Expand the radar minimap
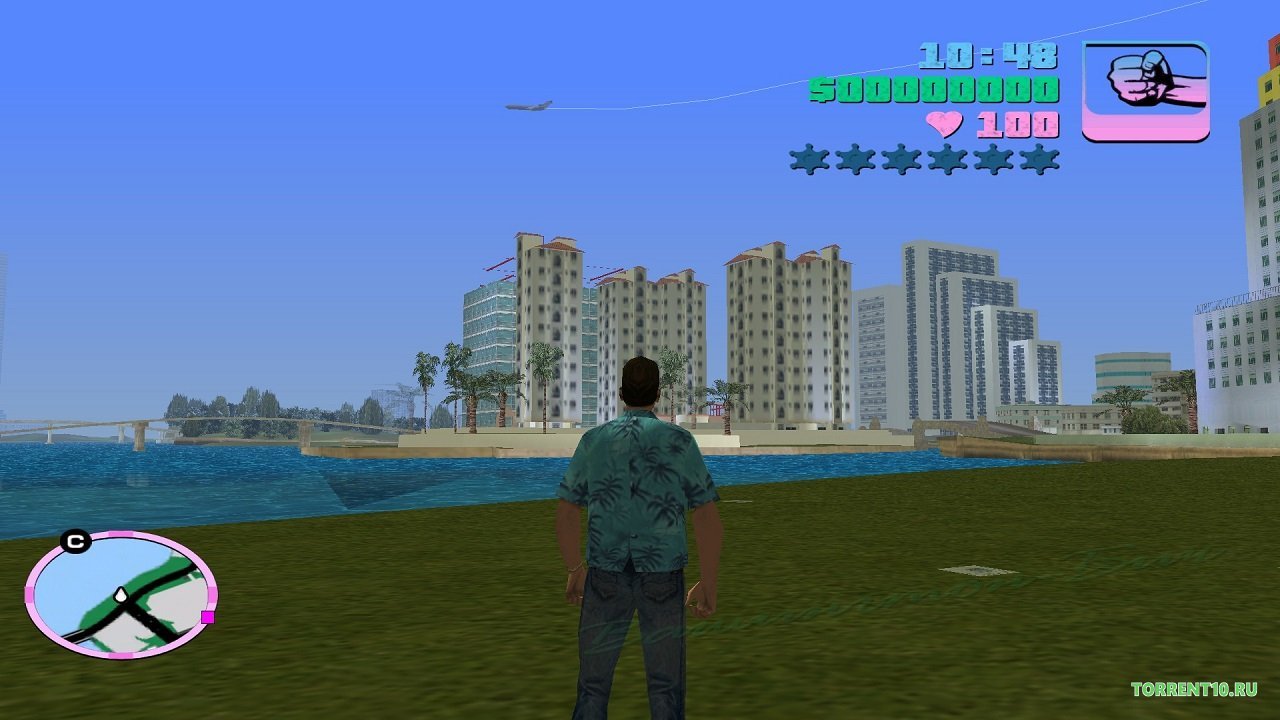Viewport: 1280px width, 720px height. (x=120, y=600)
